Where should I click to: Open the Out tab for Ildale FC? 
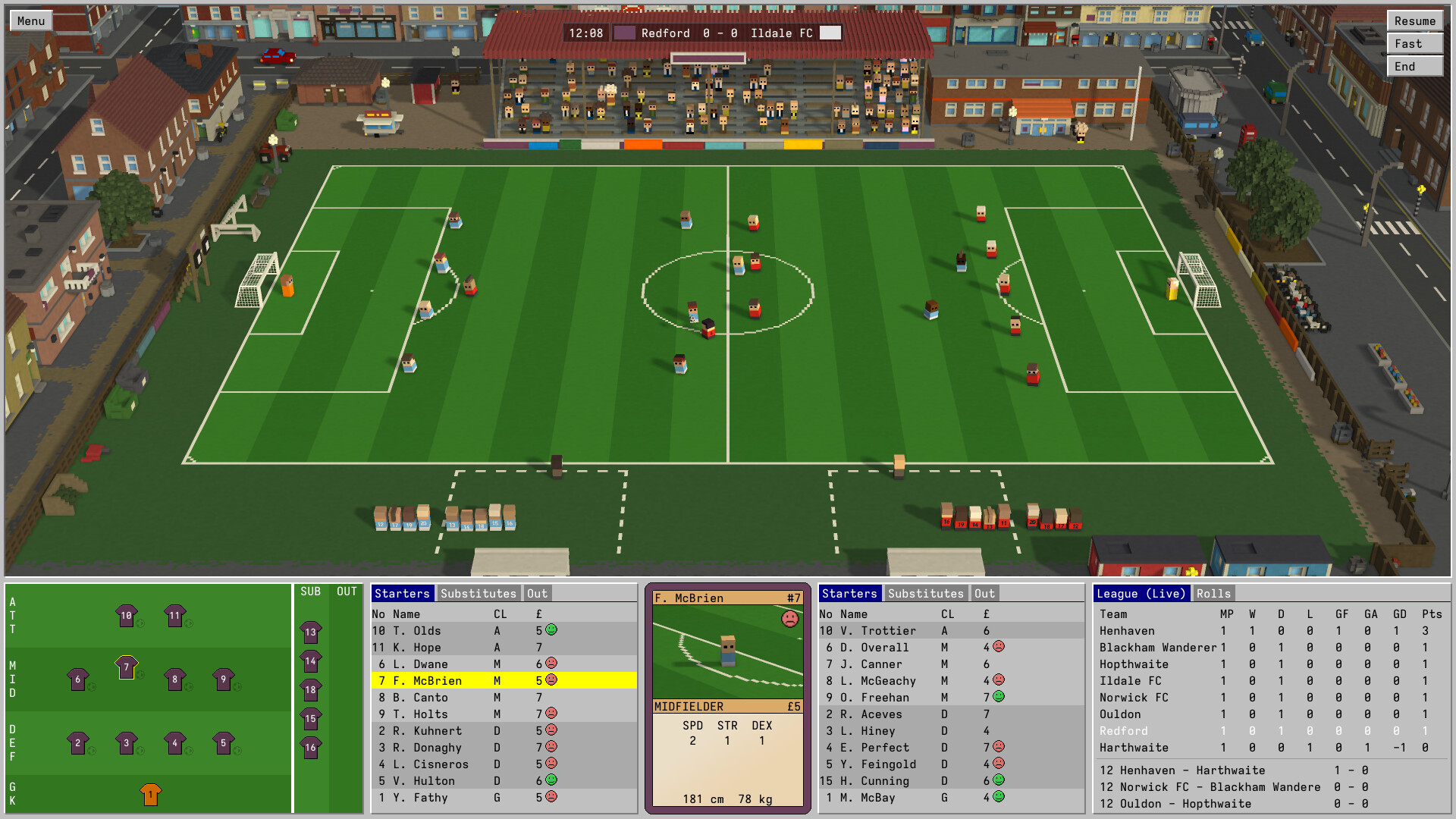(984, 594)
